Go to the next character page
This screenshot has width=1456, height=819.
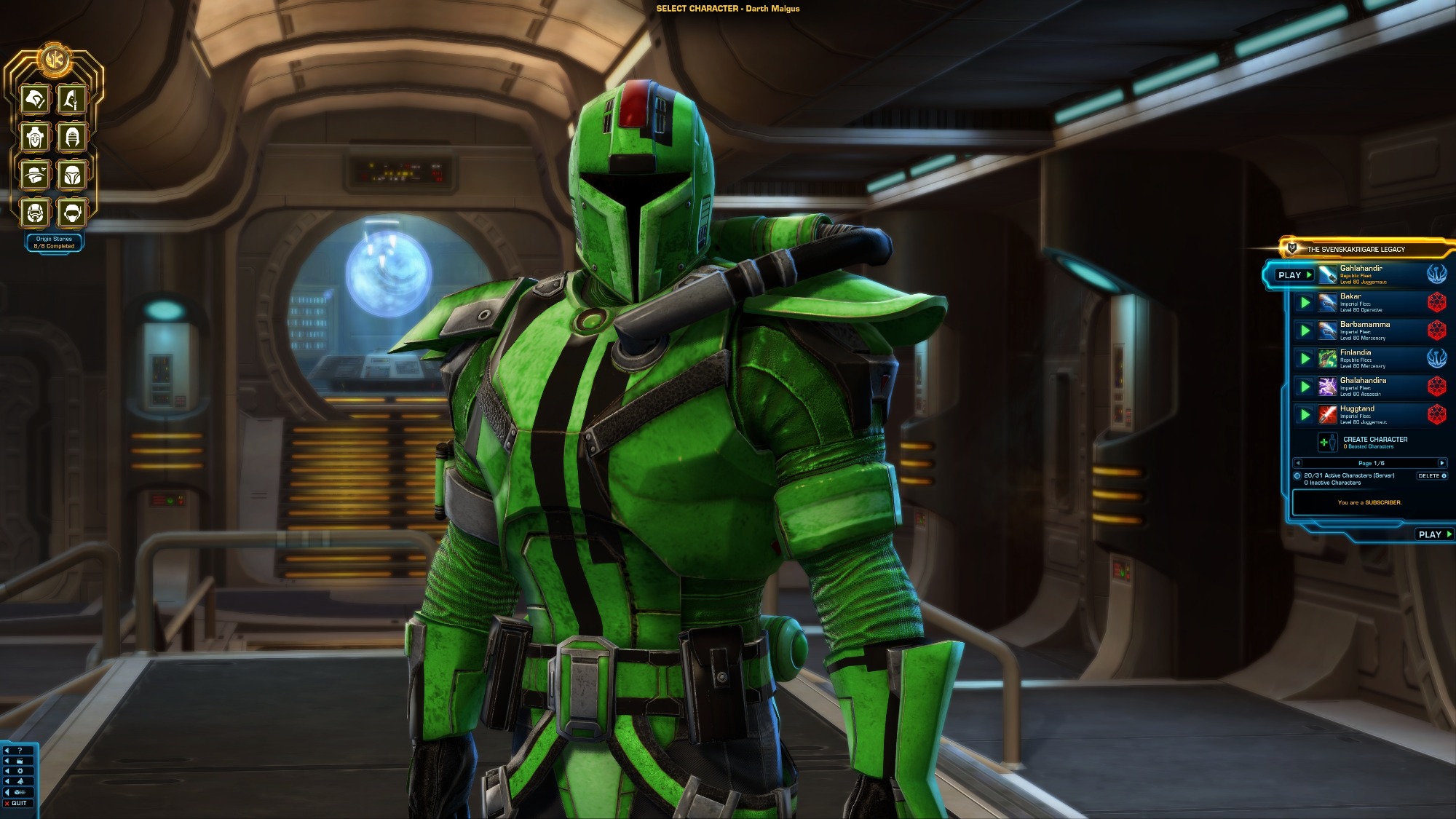(1441, 463)
